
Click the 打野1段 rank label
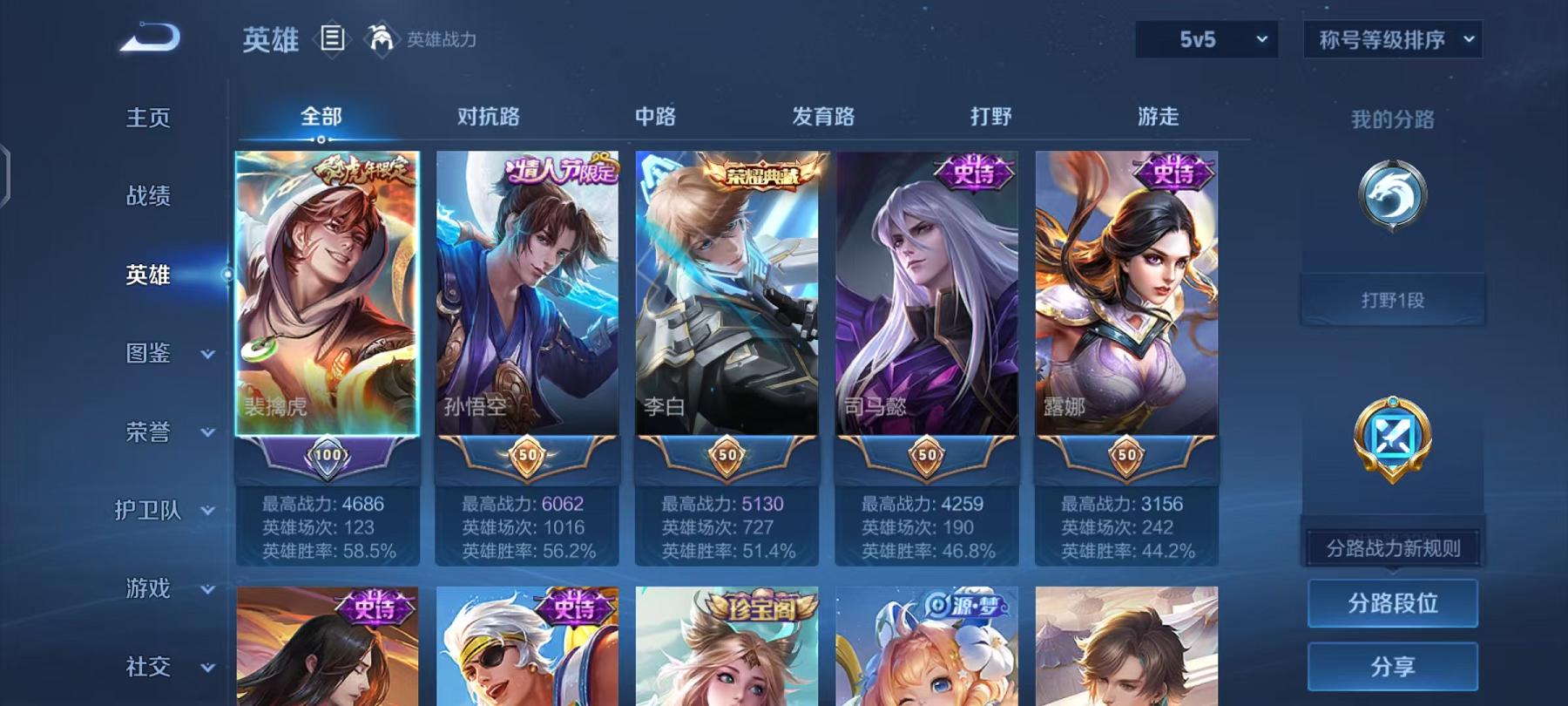click(1391, 298)
